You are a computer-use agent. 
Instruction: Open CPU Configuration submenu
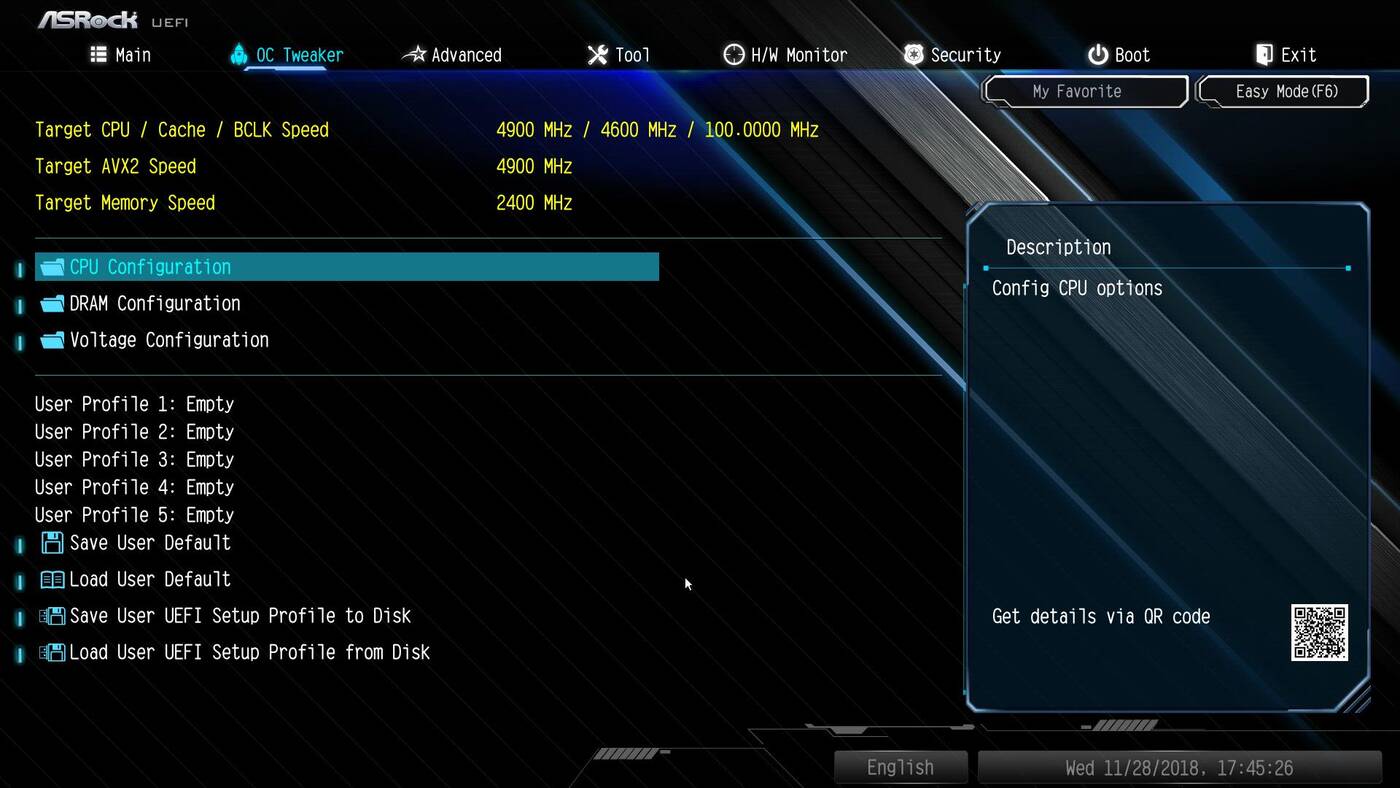pos(150,267)
